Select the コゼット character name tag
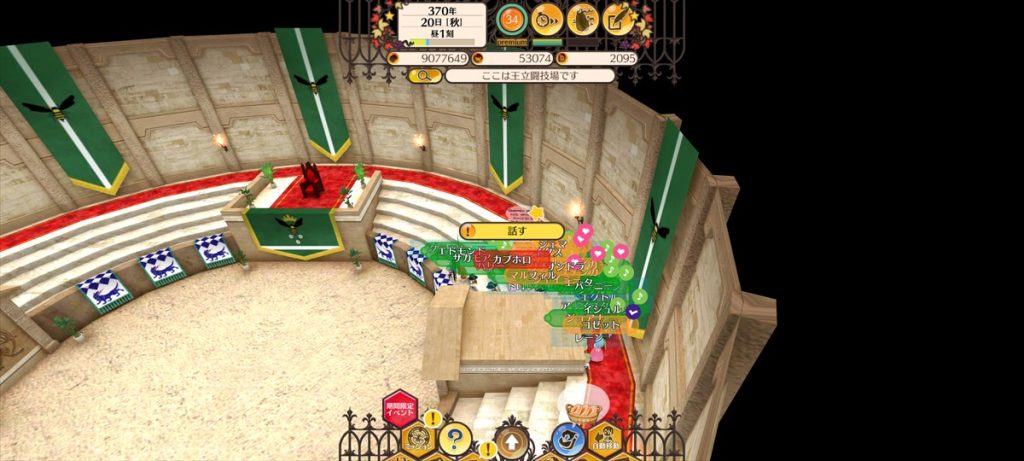Screen dimensions: 1024x461 600,325
